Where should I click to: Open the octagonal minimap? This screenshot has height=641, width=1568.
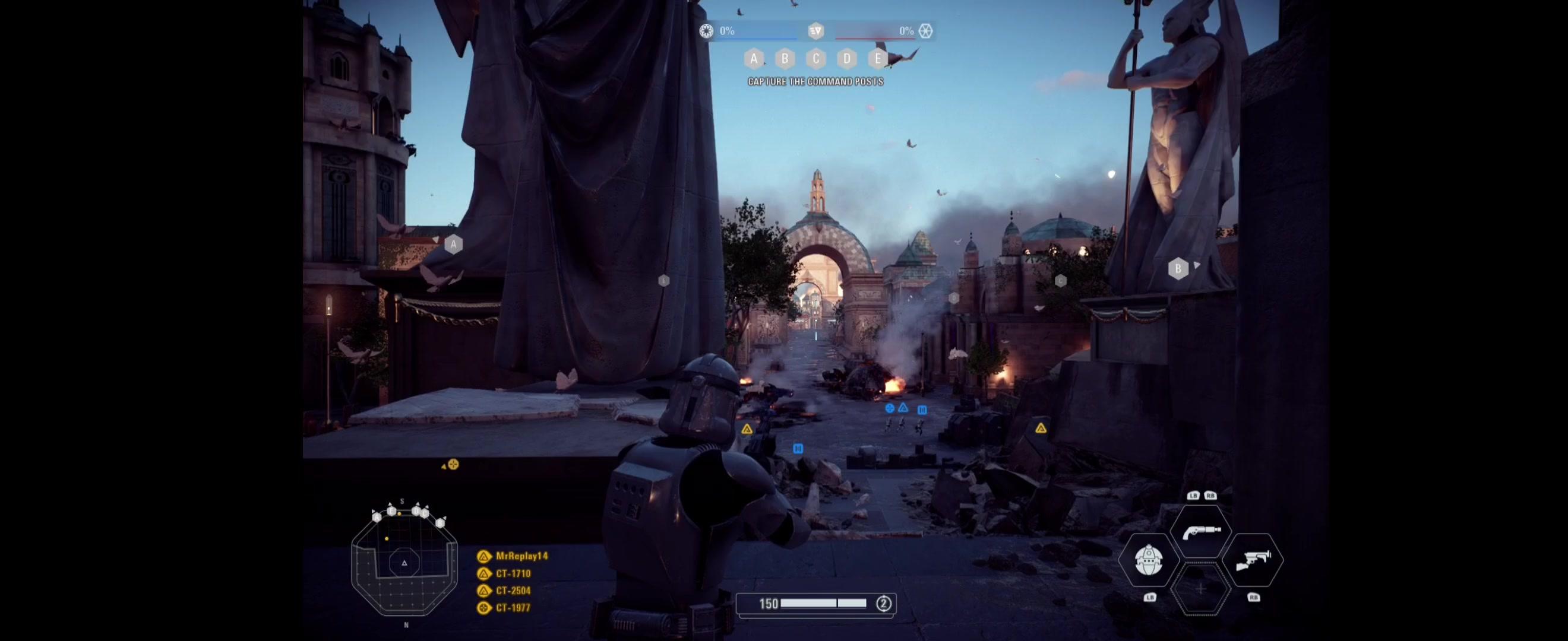point(404,563)
